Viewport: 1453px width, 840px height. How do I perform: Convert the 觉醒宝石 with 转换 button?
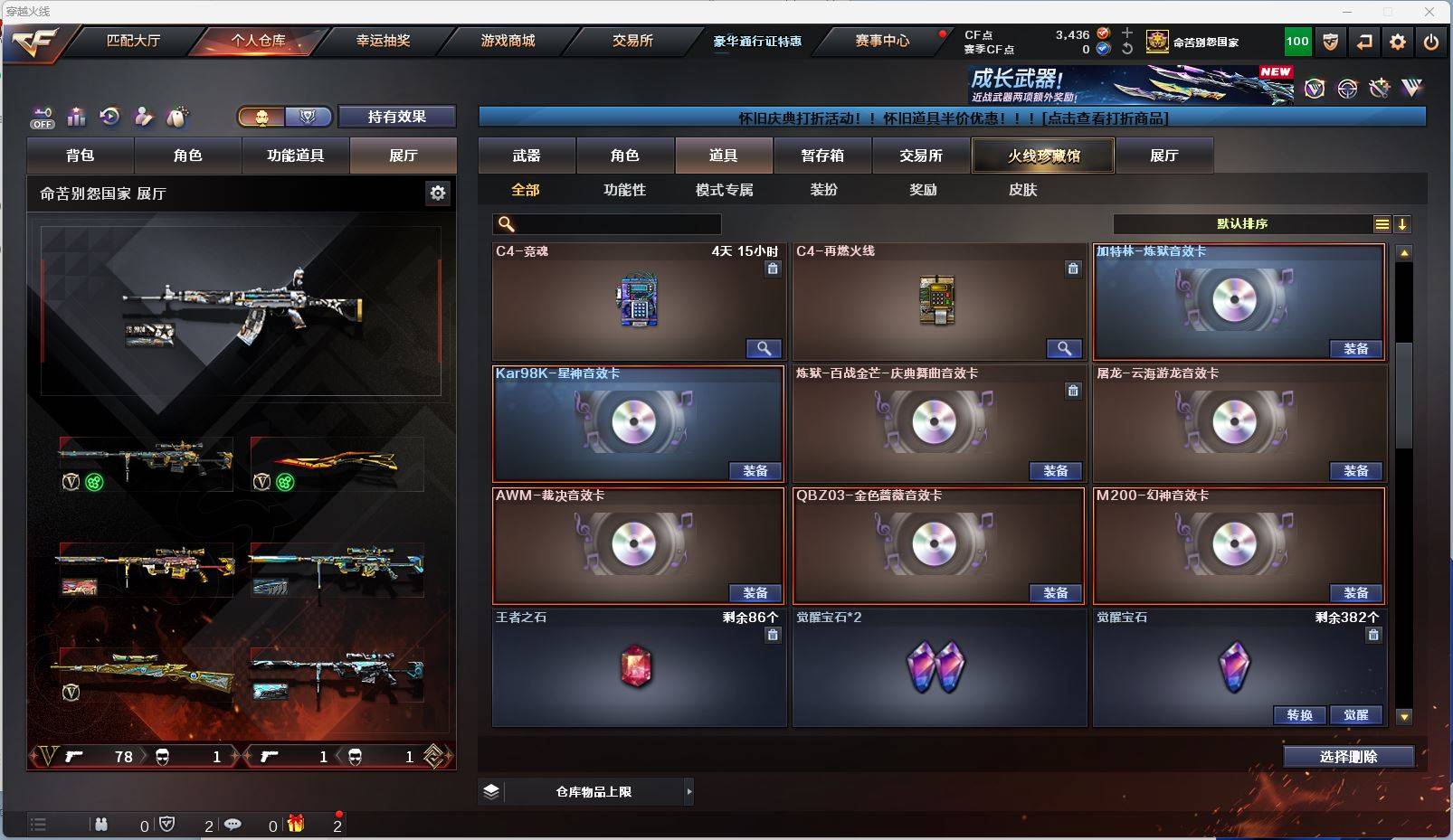click(1299, 715)
